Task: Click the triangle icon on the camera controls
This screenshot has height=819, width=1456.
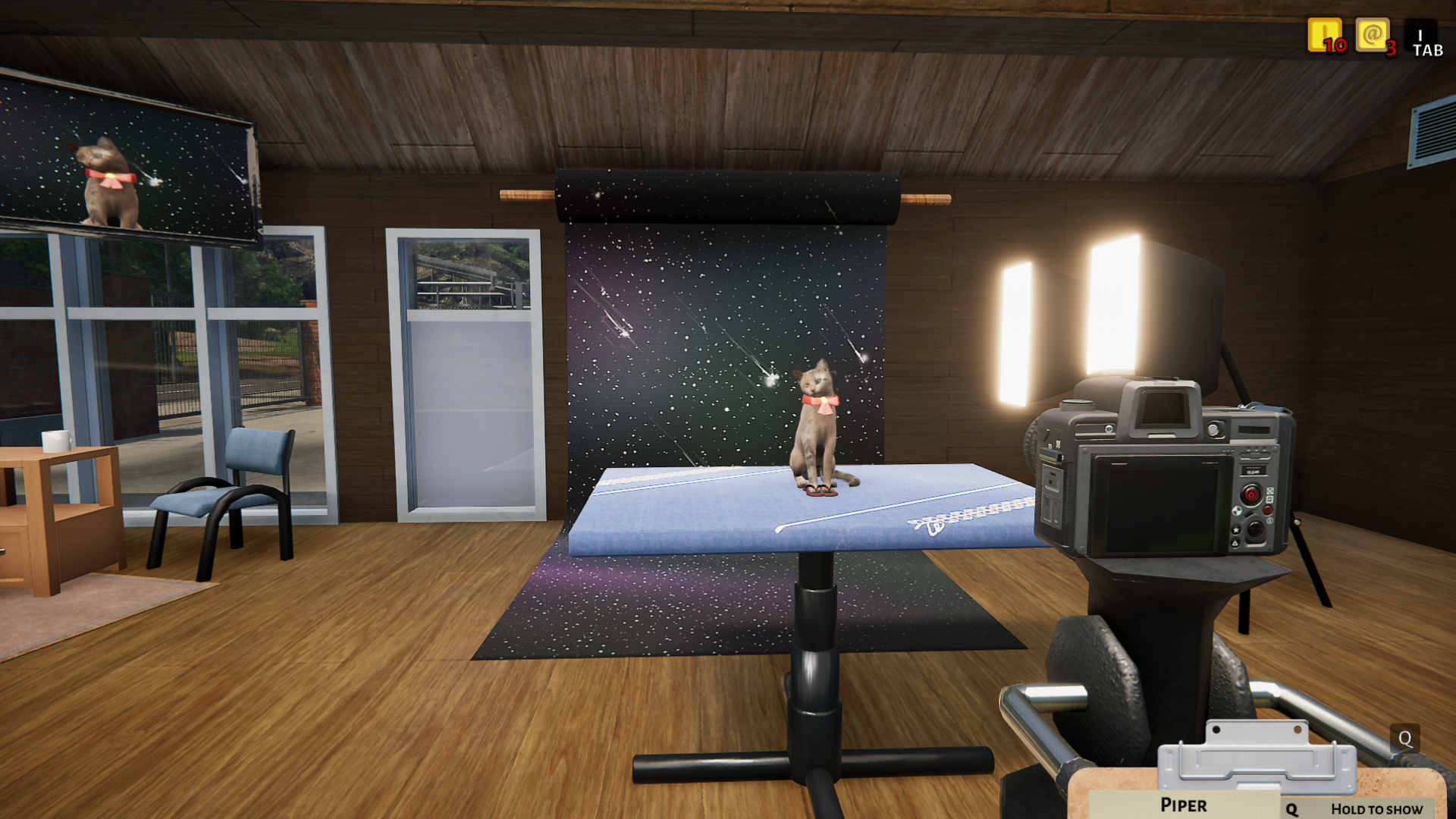Action: coord(1237,541)
